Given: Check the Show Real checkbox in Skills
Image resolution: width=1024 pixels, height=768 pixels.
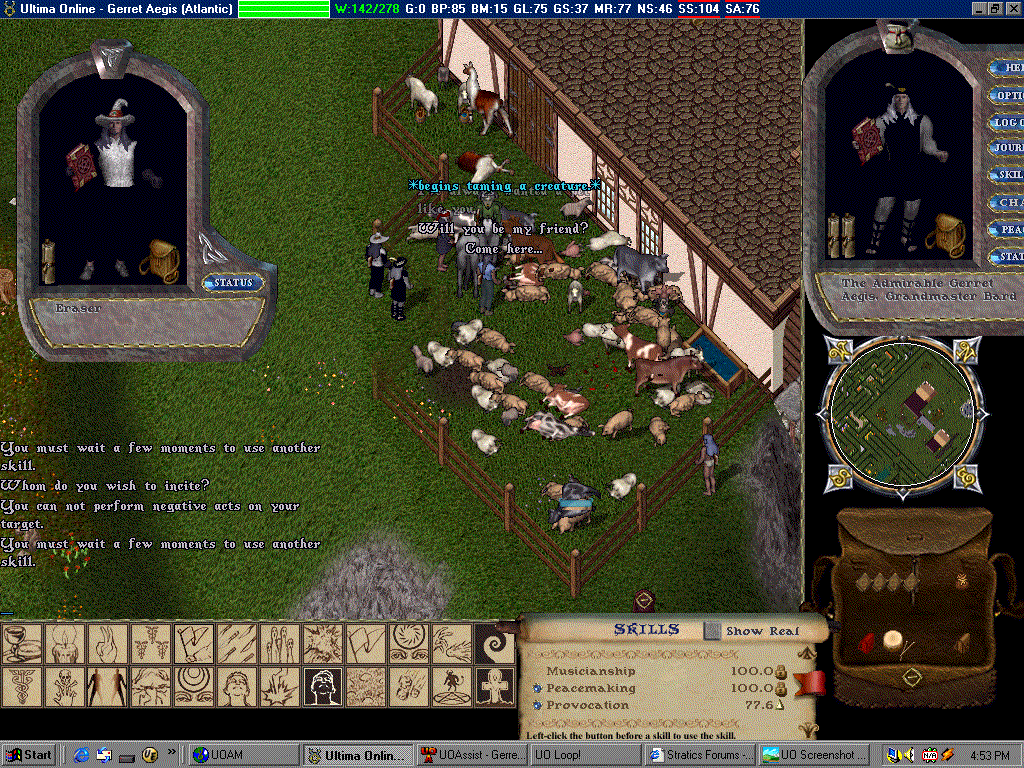Looking at the screenshot, I should [712, 631].
